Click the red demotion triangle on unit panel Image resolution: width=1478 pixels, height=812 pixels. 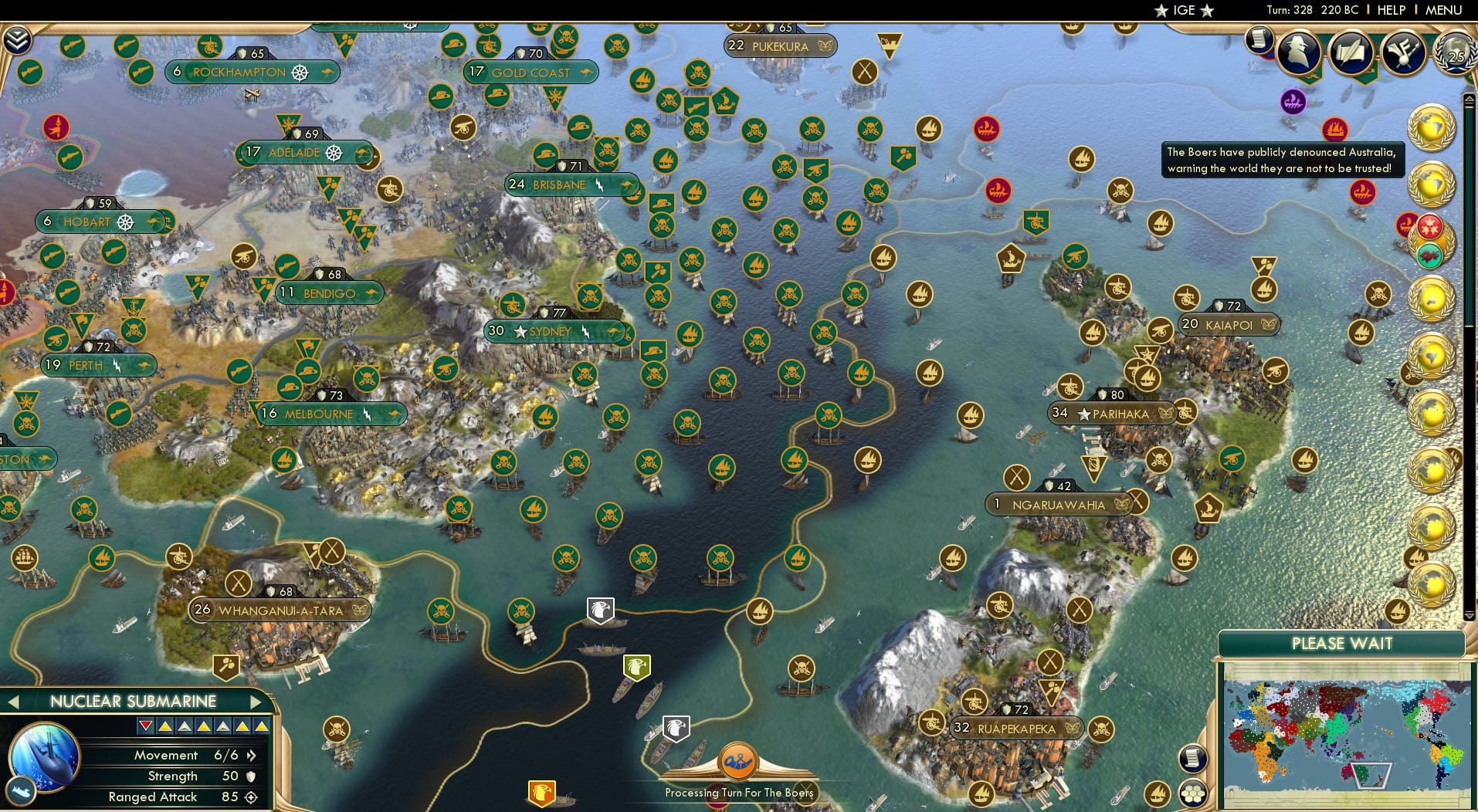coord(144,726)
